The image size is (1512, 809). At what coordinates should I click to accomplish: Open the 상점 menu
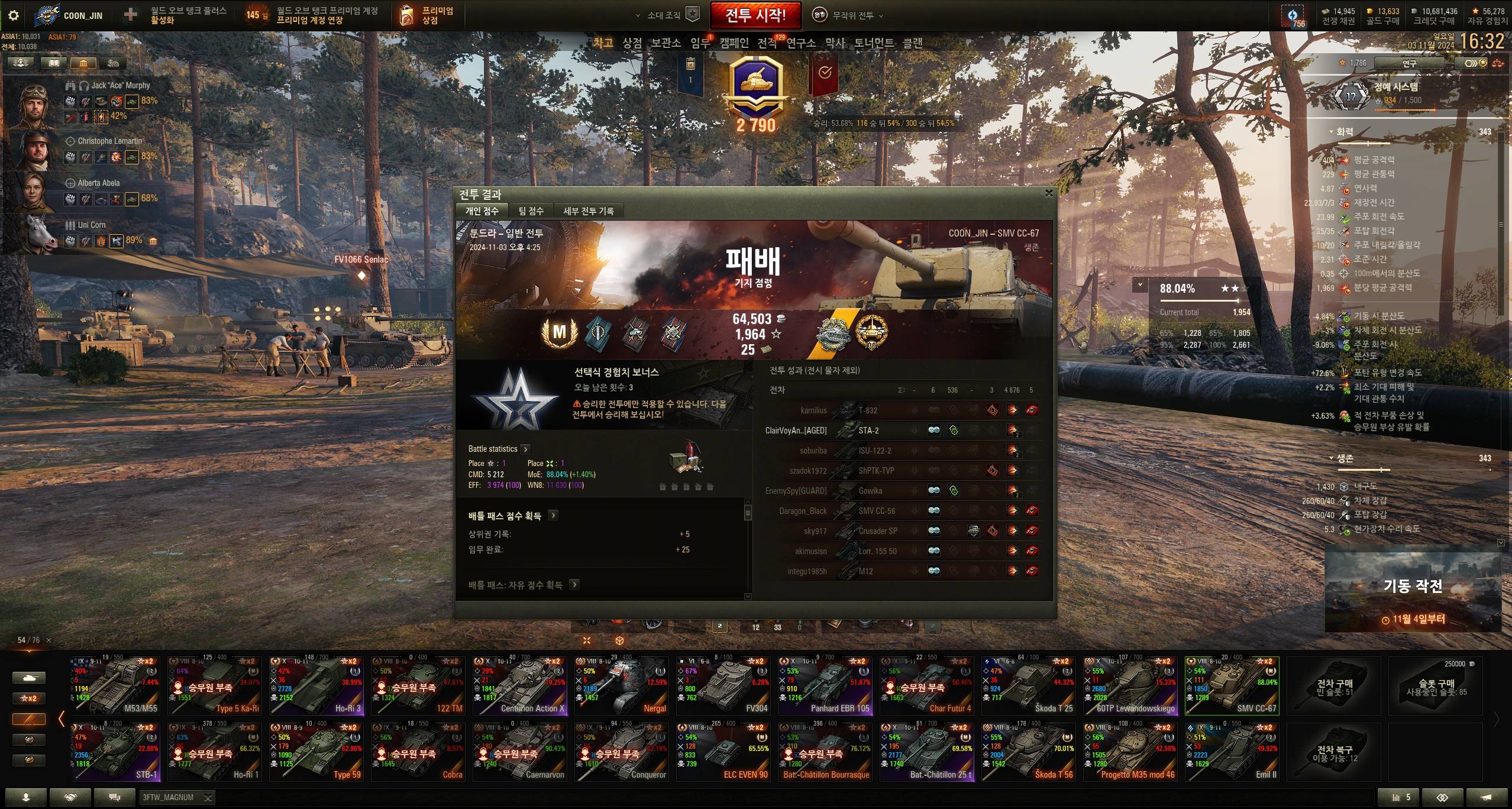click(x=632, y=43)
